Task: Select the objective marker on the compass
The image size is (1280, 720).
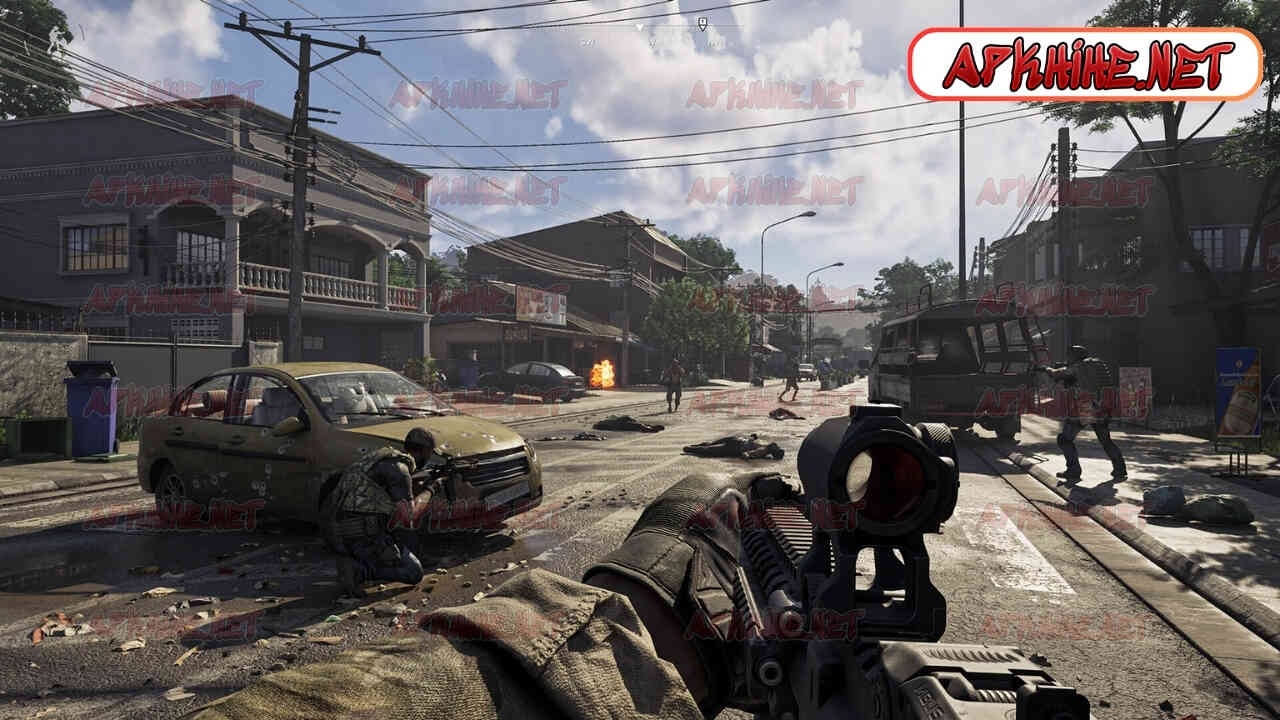Action: [703, 22]
